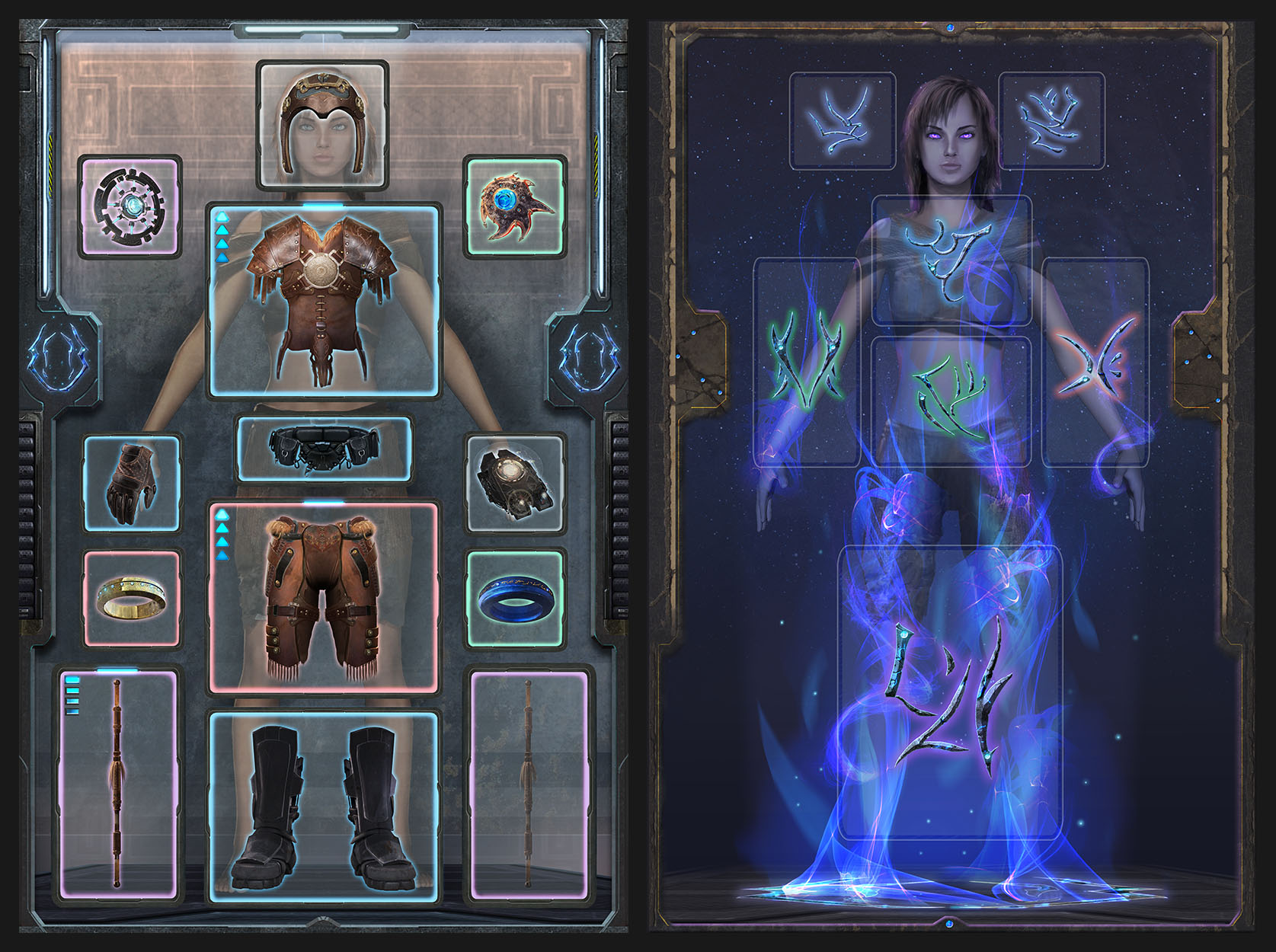Image resolution: width=1276 pixels, height=952 pixels.
Task: Choose the black utility belt slot
Action: coord(324,449)
